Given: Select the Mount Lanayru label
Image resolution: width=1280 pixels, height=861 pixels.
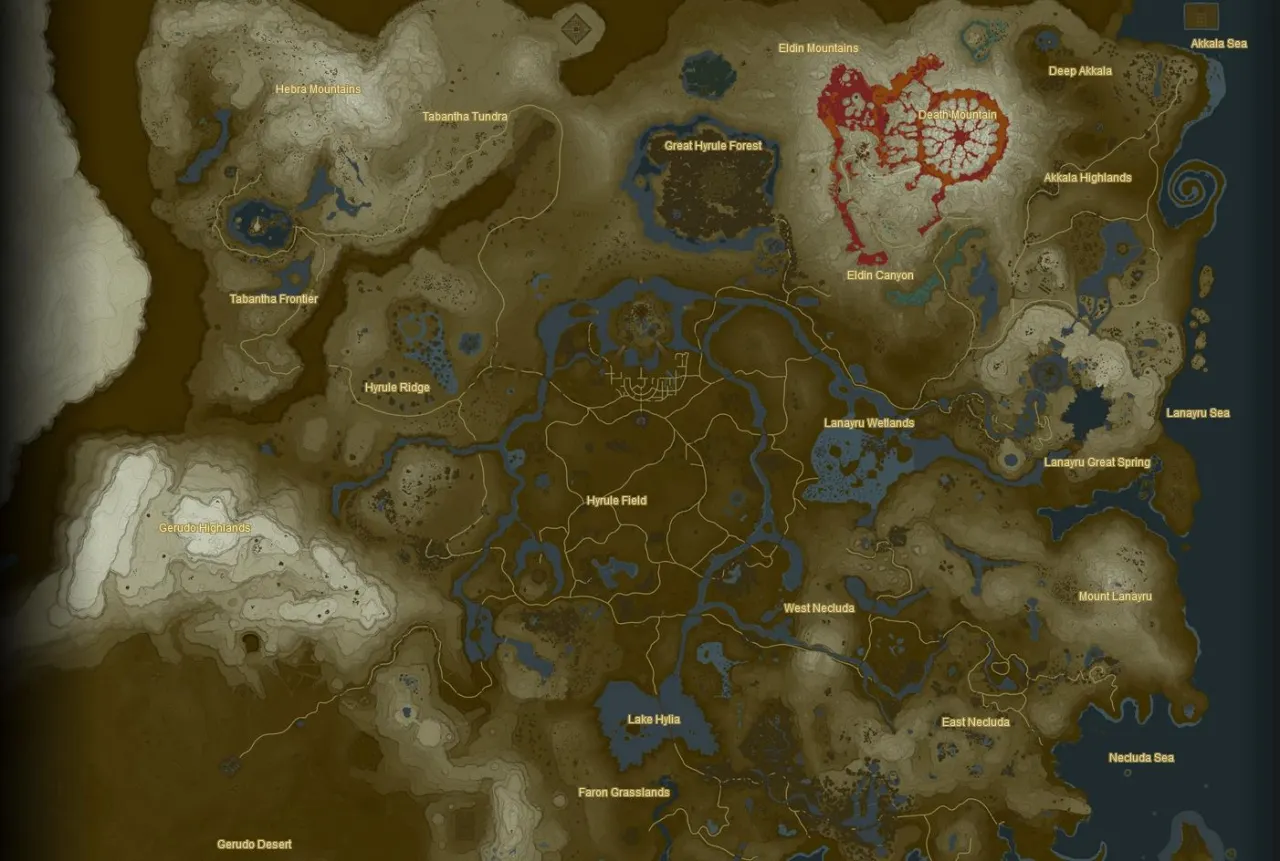Looking at the screenshot, I should (x=1113, y=595).
